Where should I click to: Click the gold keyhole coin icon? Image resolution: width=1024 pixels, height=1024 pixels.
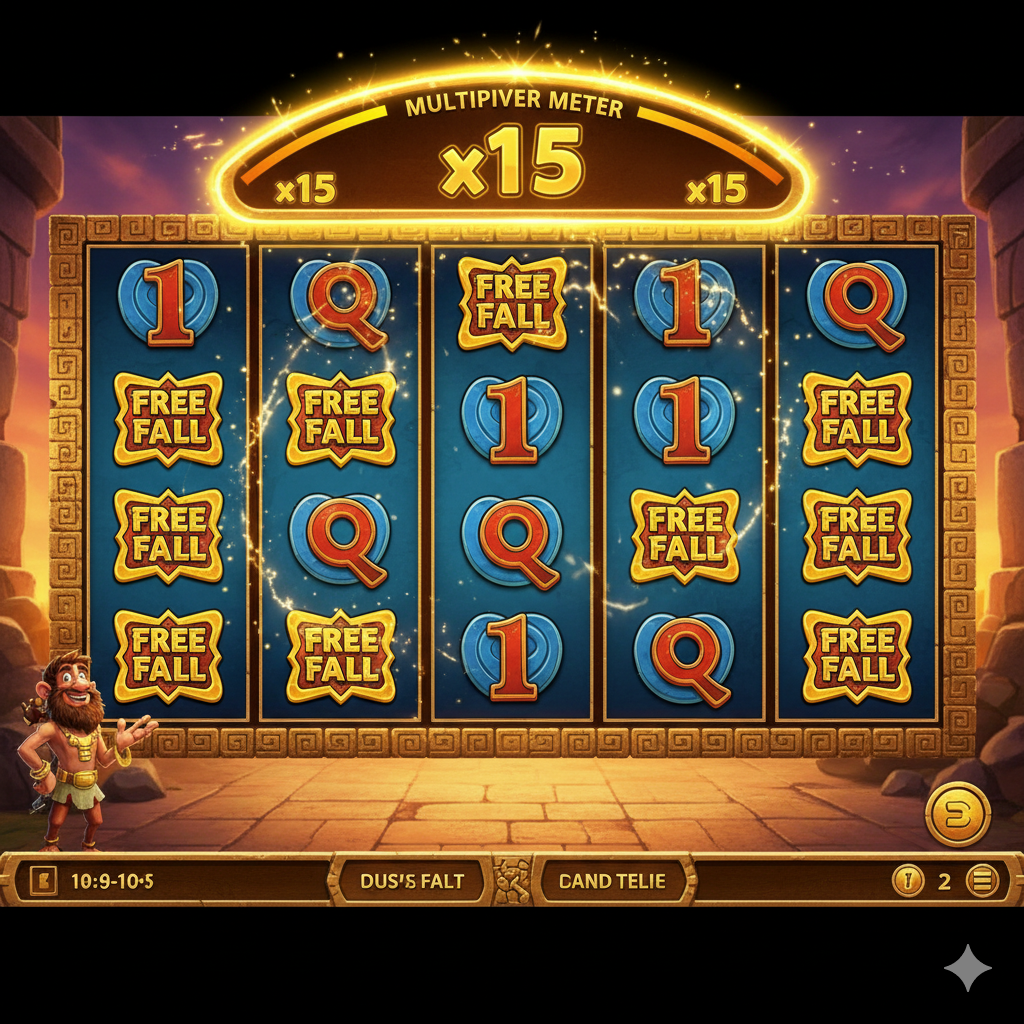[907, 881]
